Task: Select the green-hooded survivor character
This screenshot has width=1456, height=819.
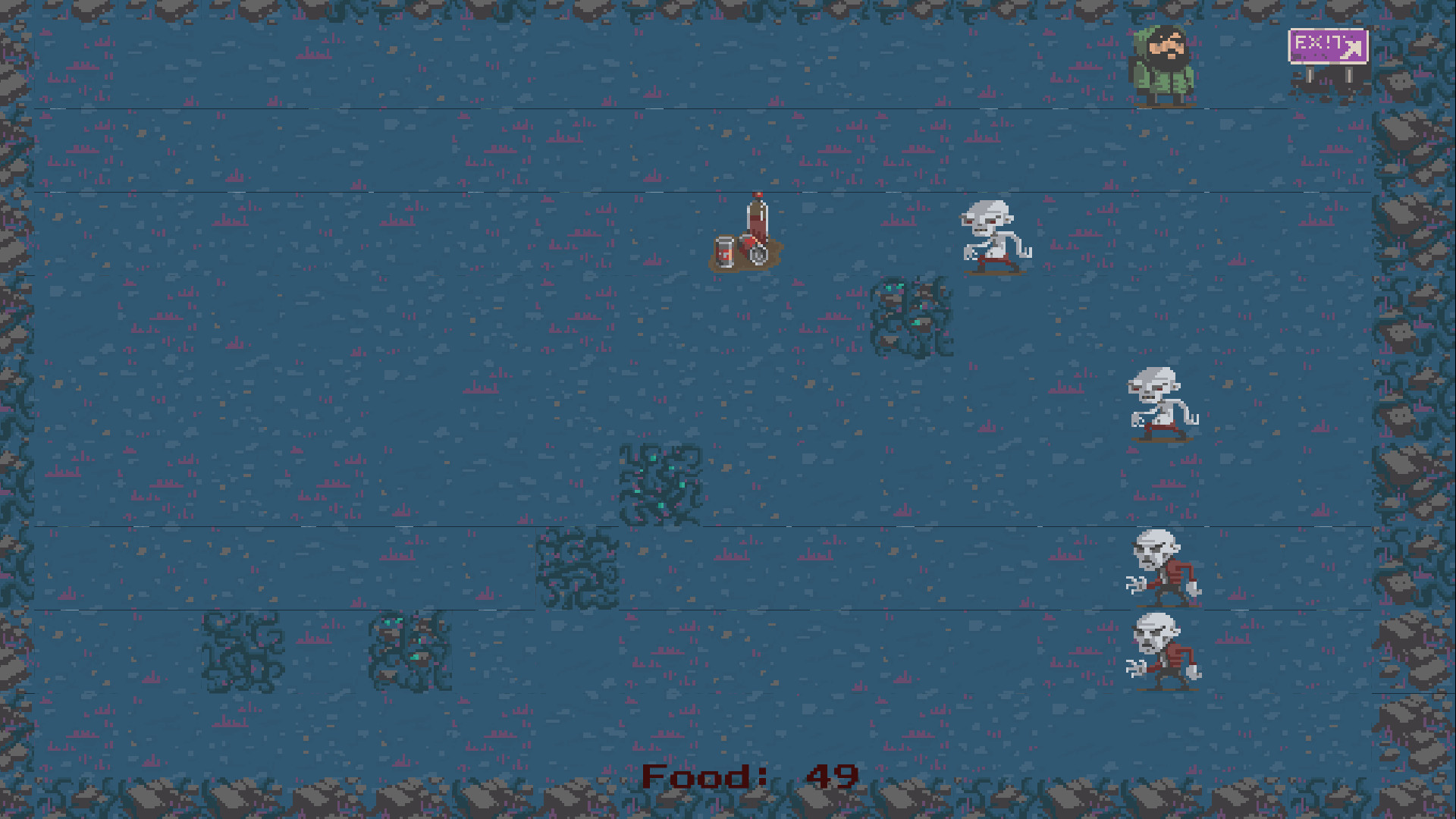Action: click(1166, 61)
